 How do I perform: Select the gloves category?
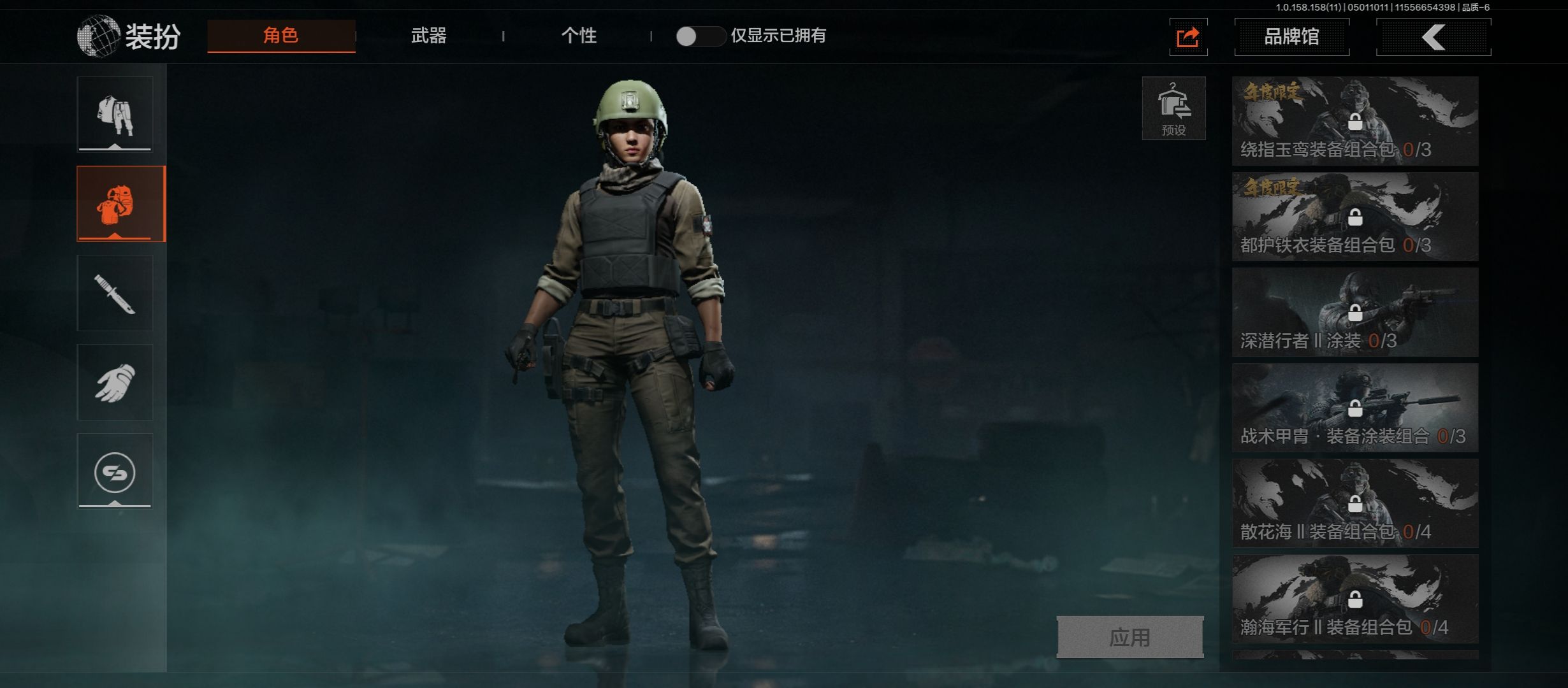coord(115,383)
